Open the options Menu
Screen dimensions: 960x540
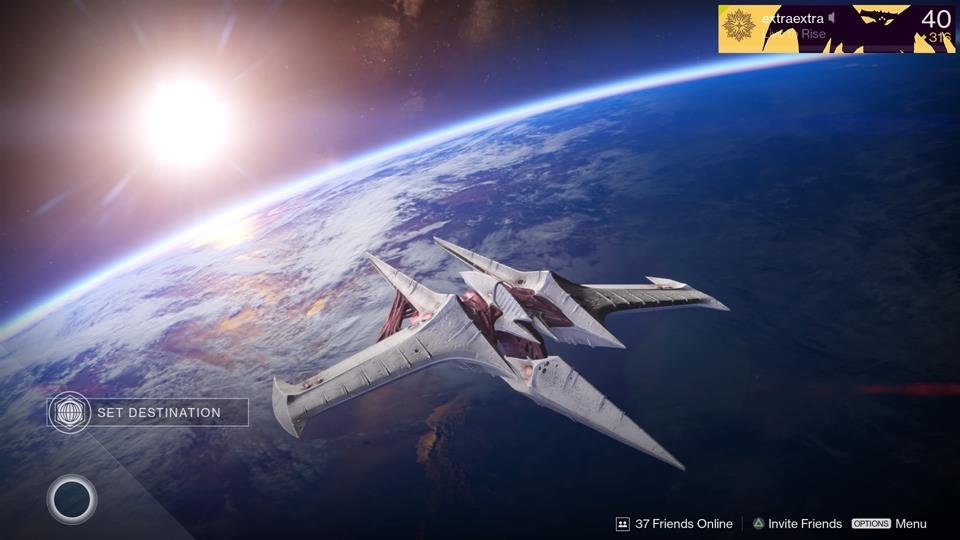click(x=889, y=523)
